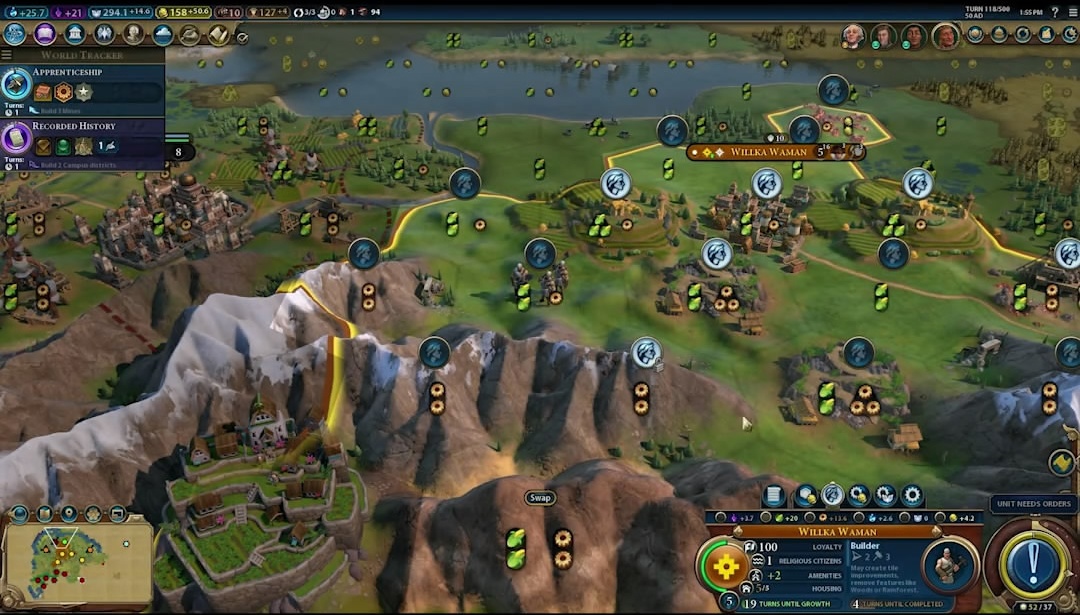The image size is (1080, 615).
Task: Select the white-haired leader portrait
Action: coord(852,37)
